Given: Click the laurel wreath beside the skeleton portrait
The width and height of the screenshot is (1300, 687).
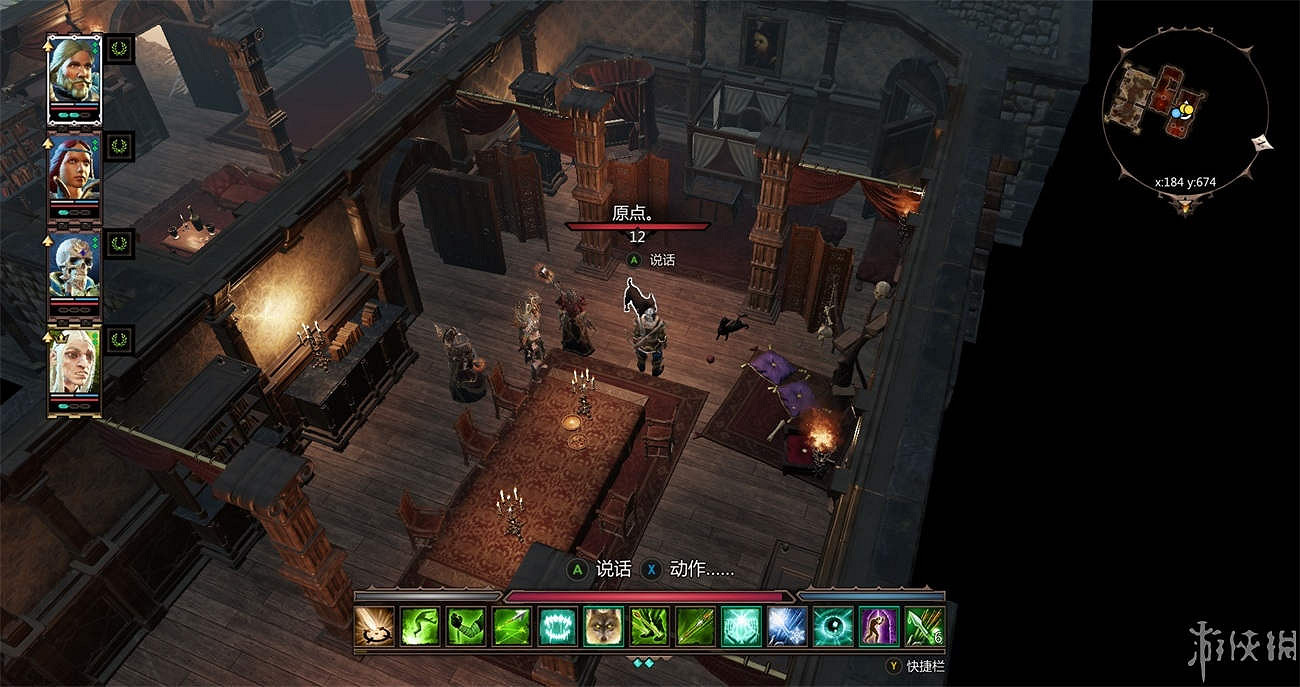Looking at the screenshot, I should pyautogui.click(x=120, y=243).
